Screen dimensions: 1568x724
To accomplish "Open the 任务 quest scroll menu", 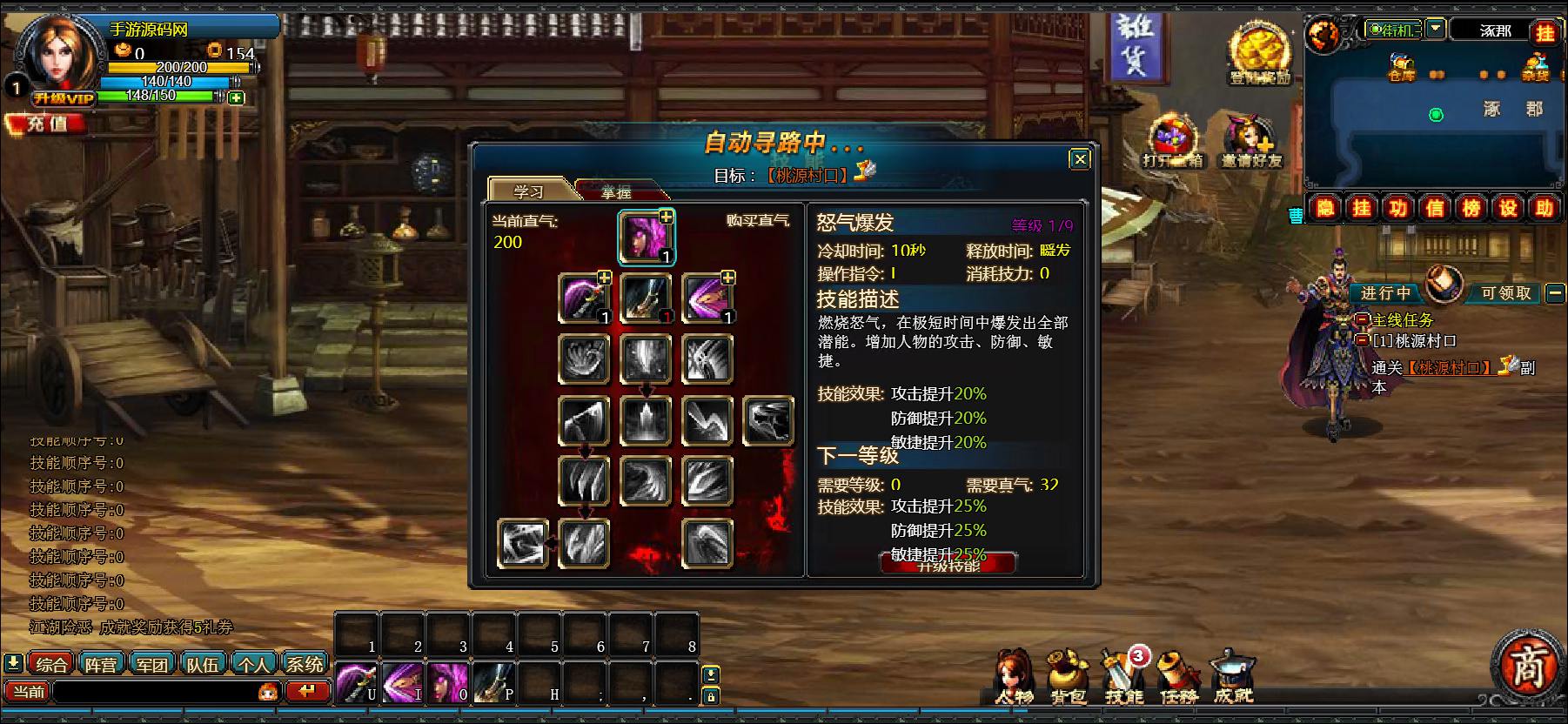I will [x=1178, y=679].
